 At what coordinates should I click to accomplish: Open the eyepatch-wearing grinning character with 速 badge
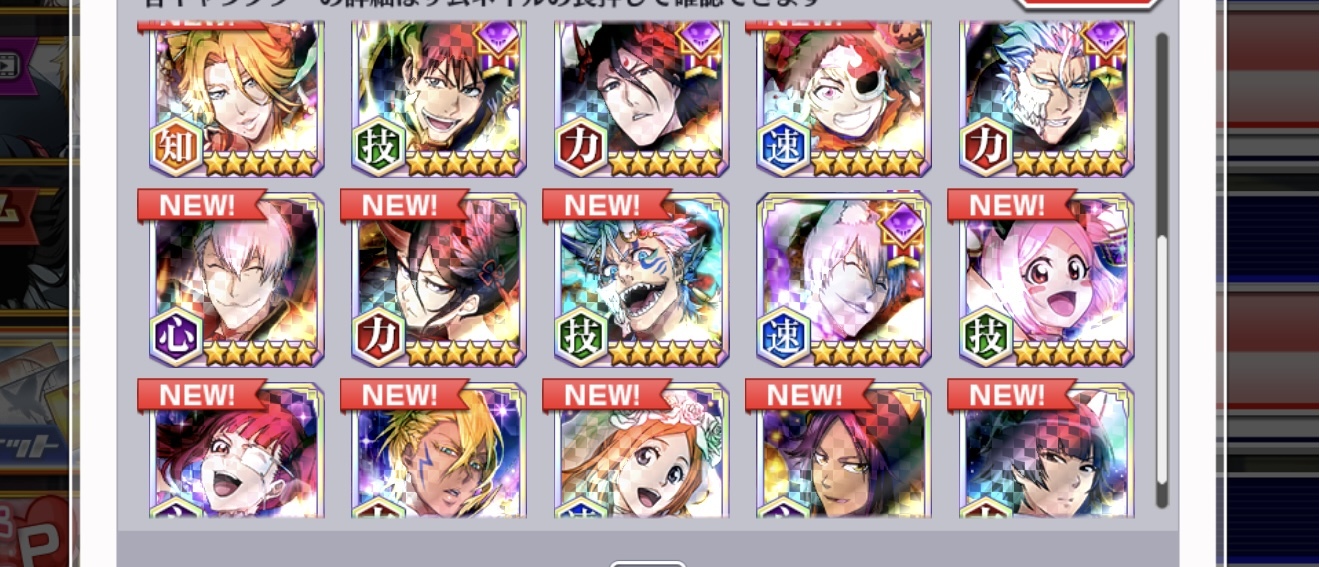point(844,95)
